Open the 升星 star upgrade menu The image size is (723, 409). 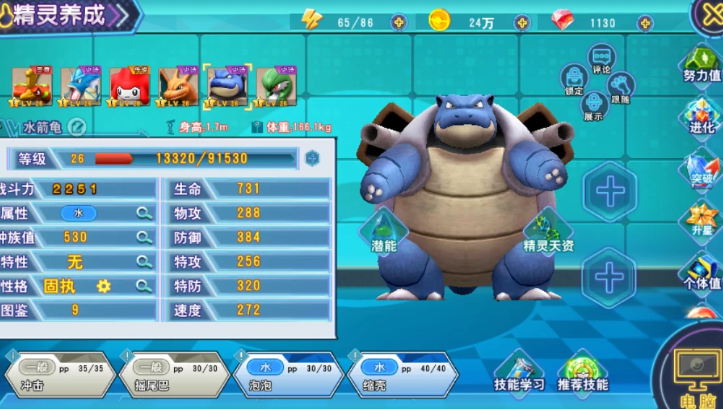click(x=702, y=219)
